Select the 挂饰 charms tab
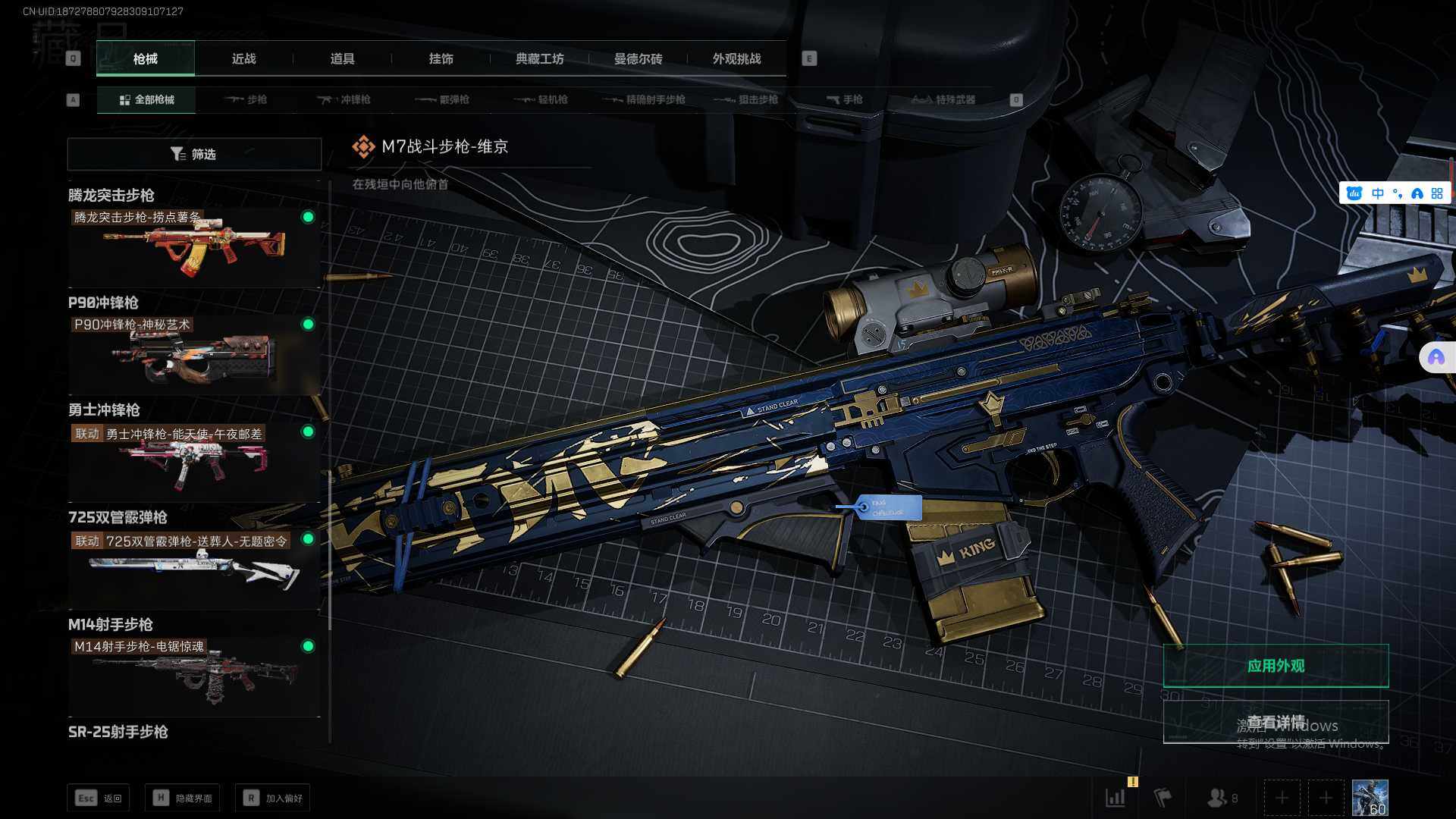This screenshot has height=819, width=1456. (441, 59)
